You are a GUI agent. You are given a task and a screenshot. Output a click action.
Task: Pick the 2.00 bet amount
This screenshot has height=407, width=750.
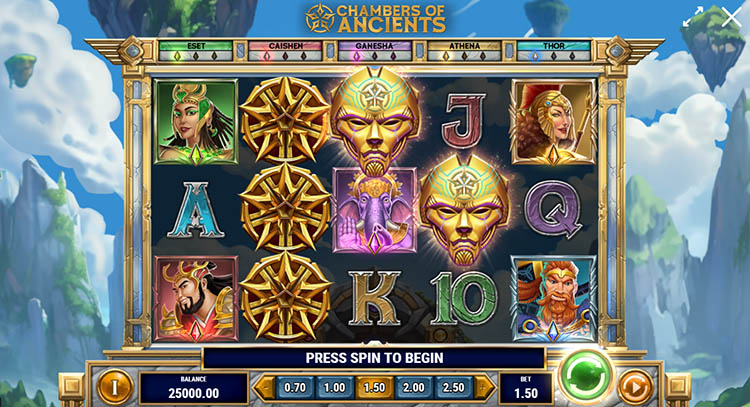pyautogui.click(x=412, y=387)
